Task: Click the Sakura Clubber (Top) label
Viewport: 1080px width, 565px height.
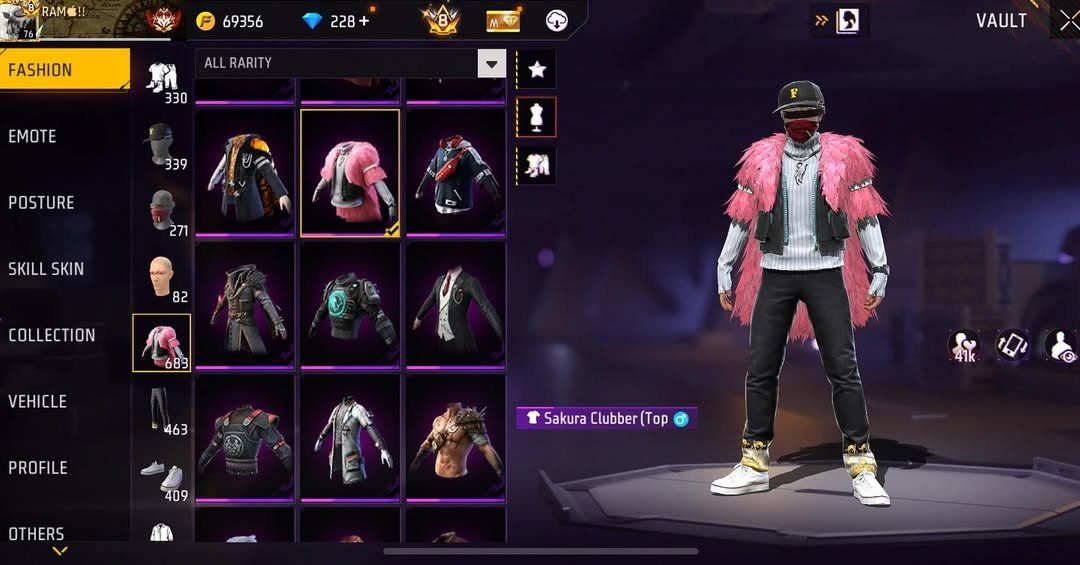Action: (605, 419)
